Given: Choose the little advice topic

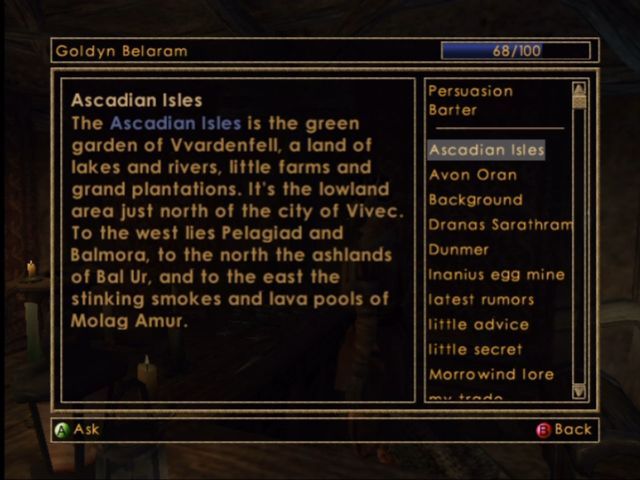Looking at the screenshot, I should click(x=479, y=325).
